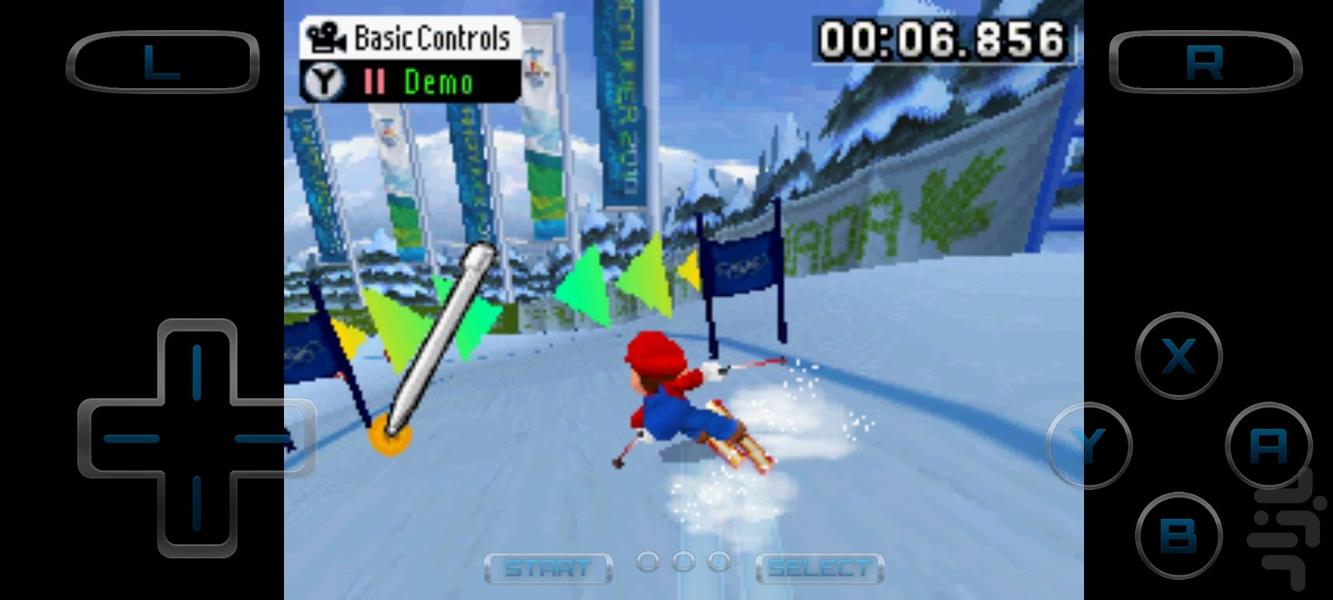Click the SELECT button

pyautogui.click(x=819, y=569)
